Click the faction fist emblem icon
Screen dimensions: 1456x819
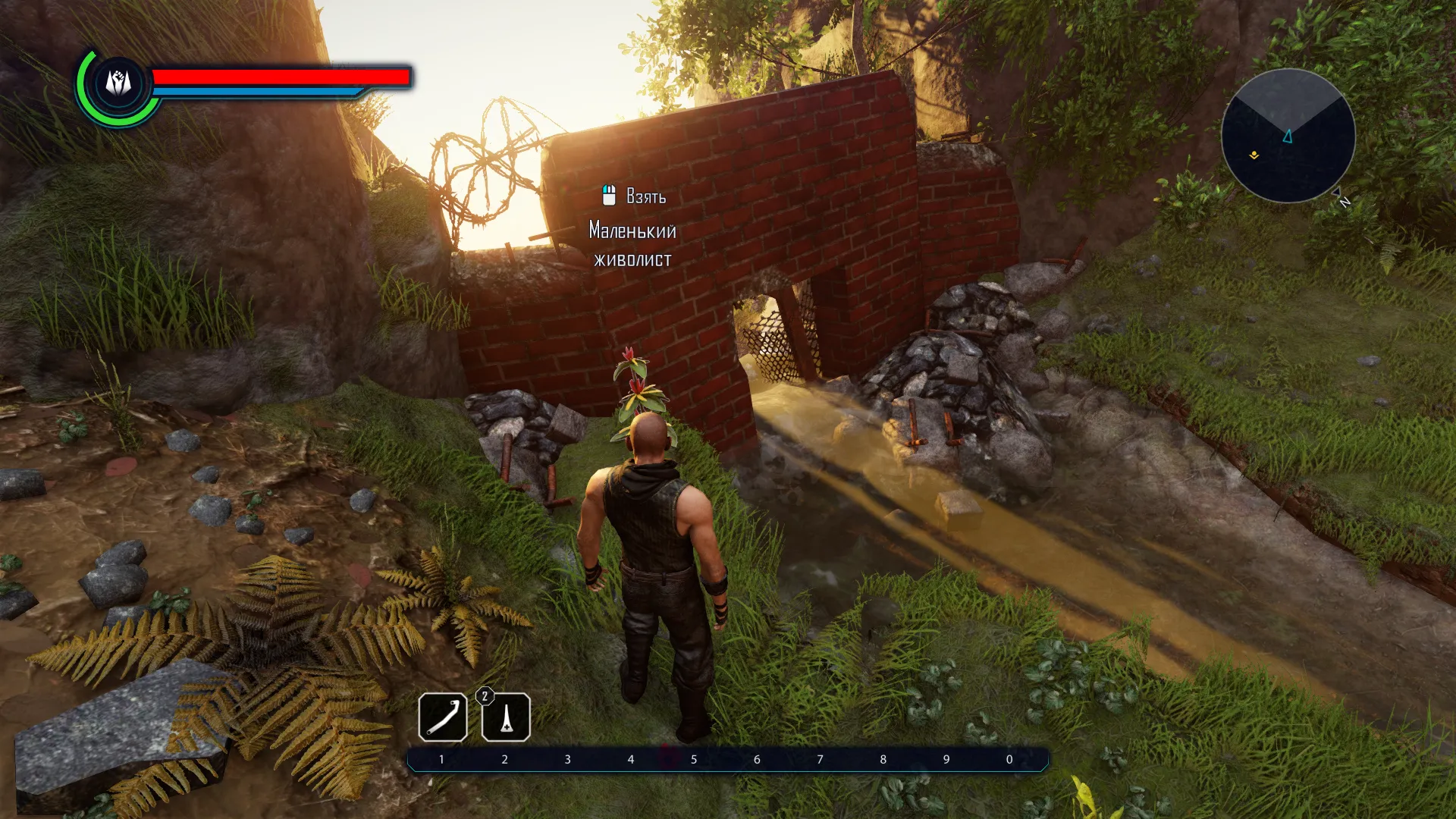(x=118, y=83)
